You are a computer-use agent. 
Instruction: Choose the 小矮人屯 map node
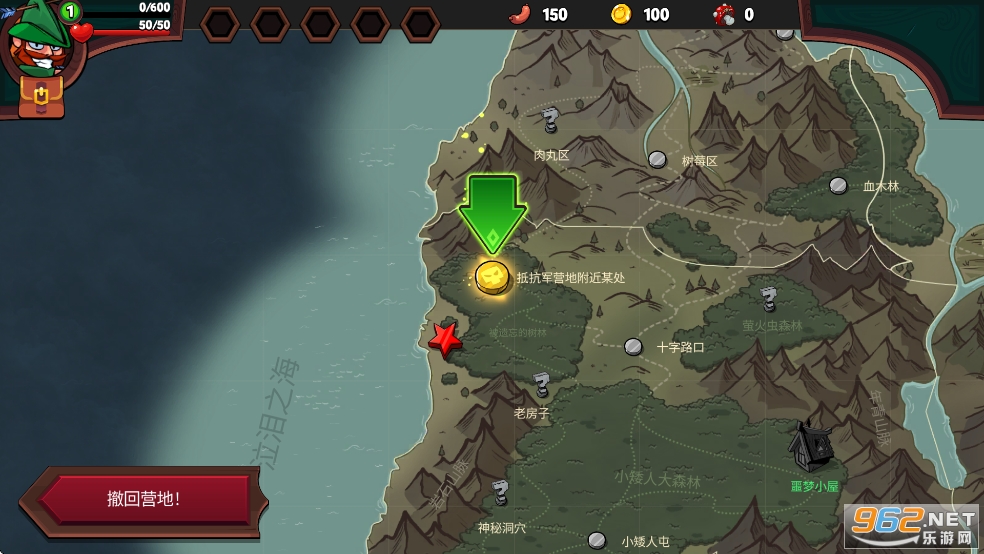598,540
